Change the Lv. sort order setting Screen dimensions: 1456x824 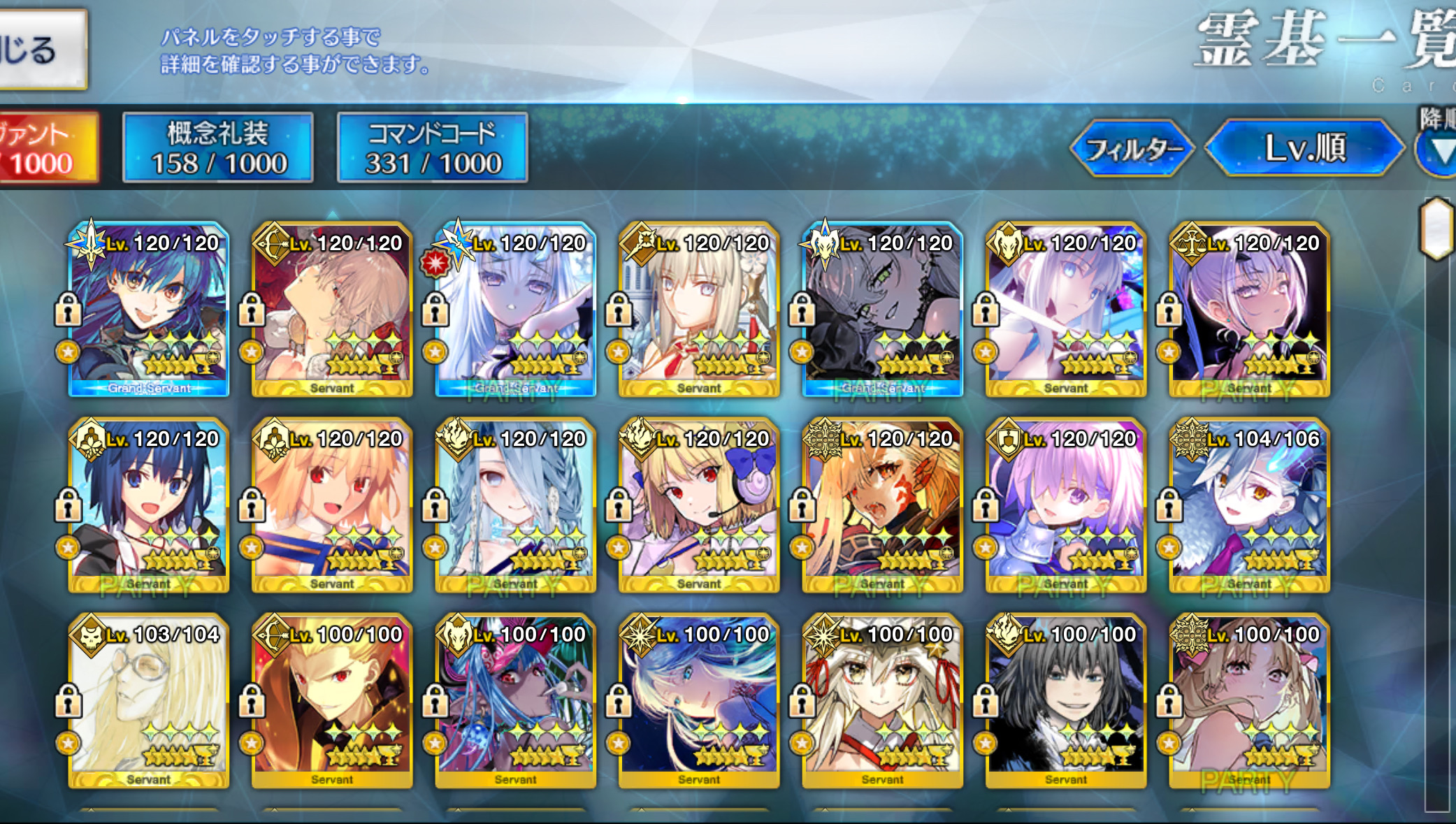[x=1304, y=148]
